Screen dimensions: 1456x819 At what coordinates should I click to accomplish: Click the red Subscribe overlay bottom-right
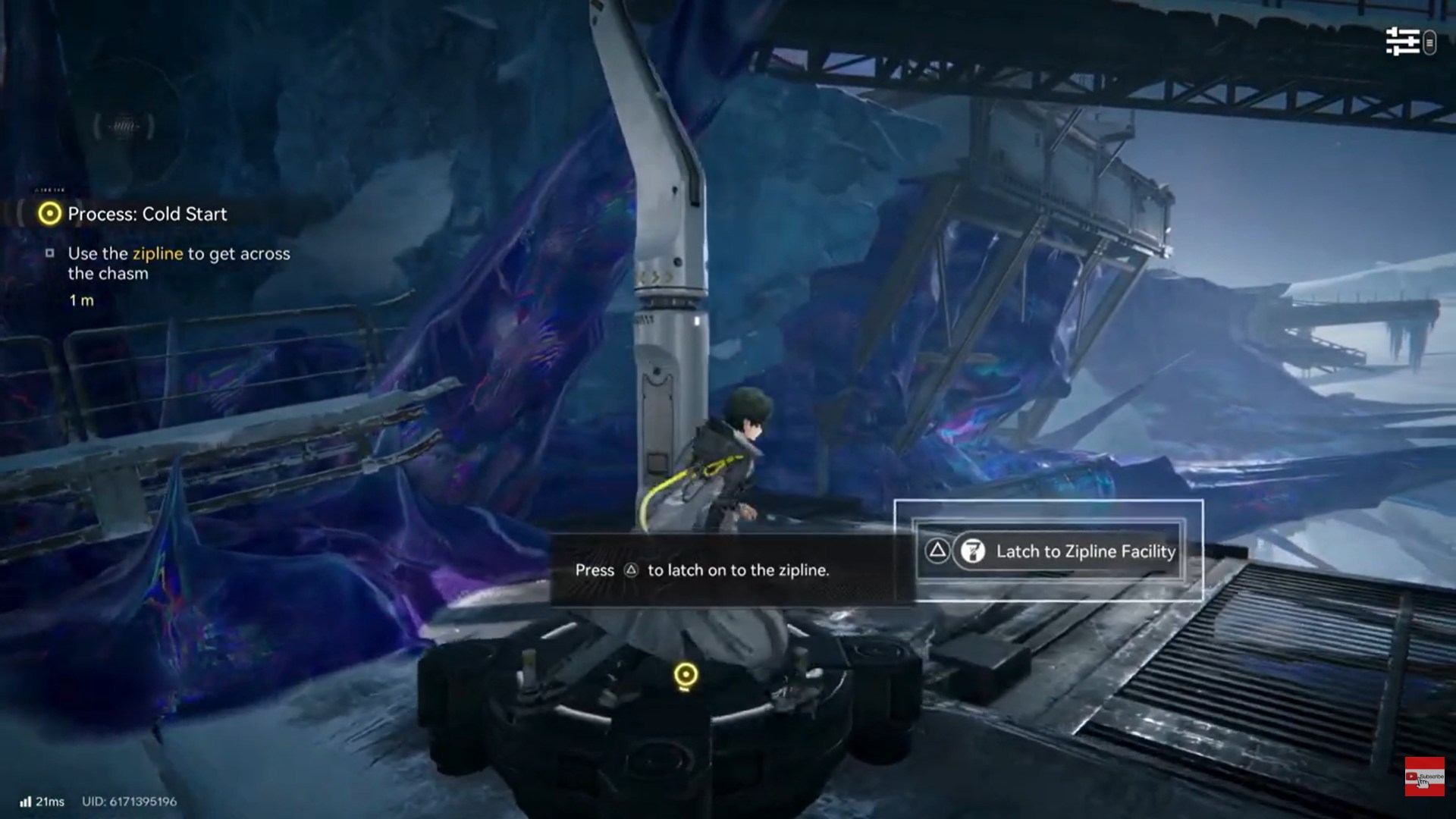tap(1426, 775)
